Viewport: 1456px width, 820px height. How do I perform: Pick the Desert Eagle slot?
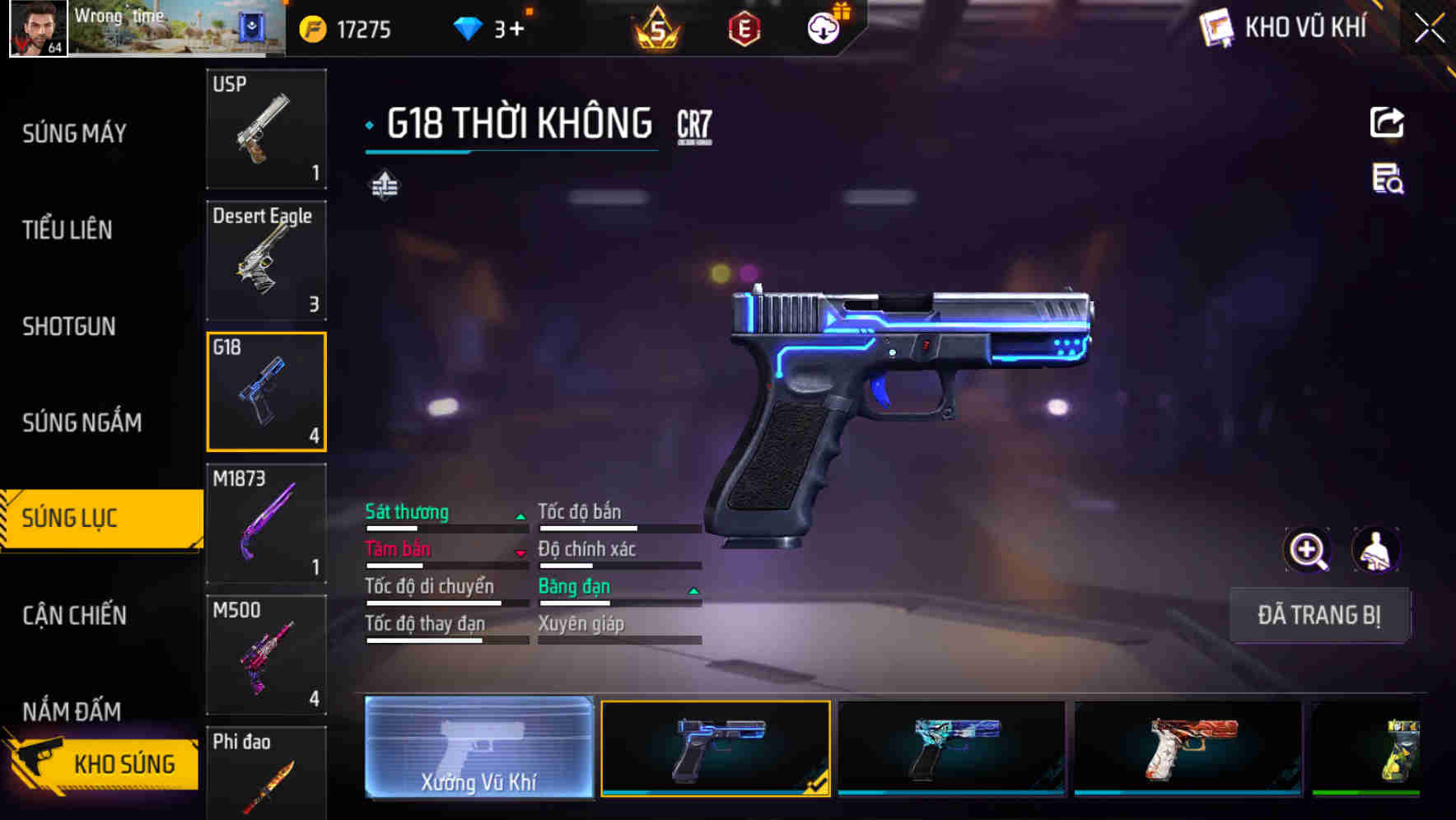point(266,260)
